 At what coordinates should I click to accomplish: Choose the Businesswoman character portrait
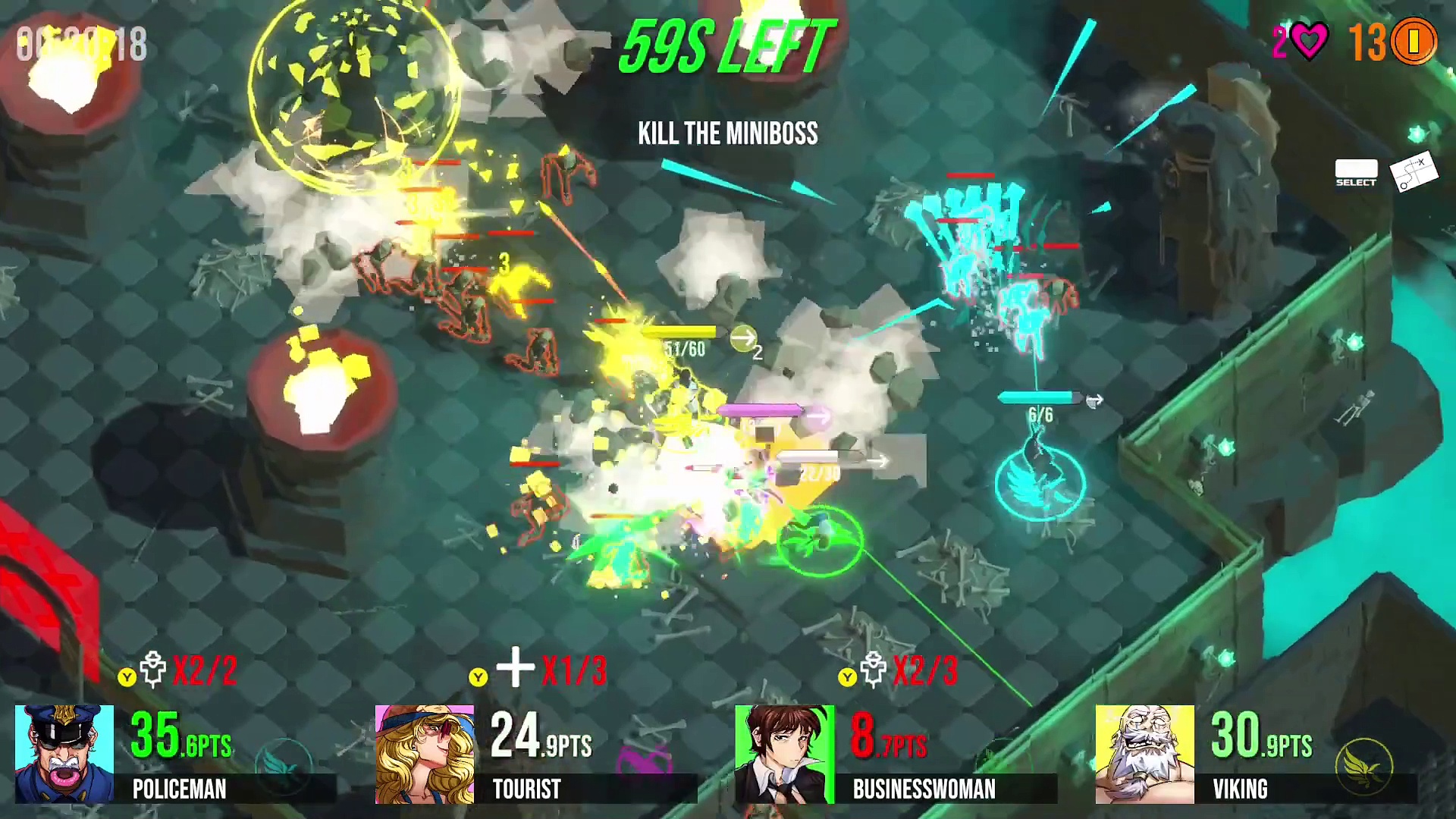point(785,754)
